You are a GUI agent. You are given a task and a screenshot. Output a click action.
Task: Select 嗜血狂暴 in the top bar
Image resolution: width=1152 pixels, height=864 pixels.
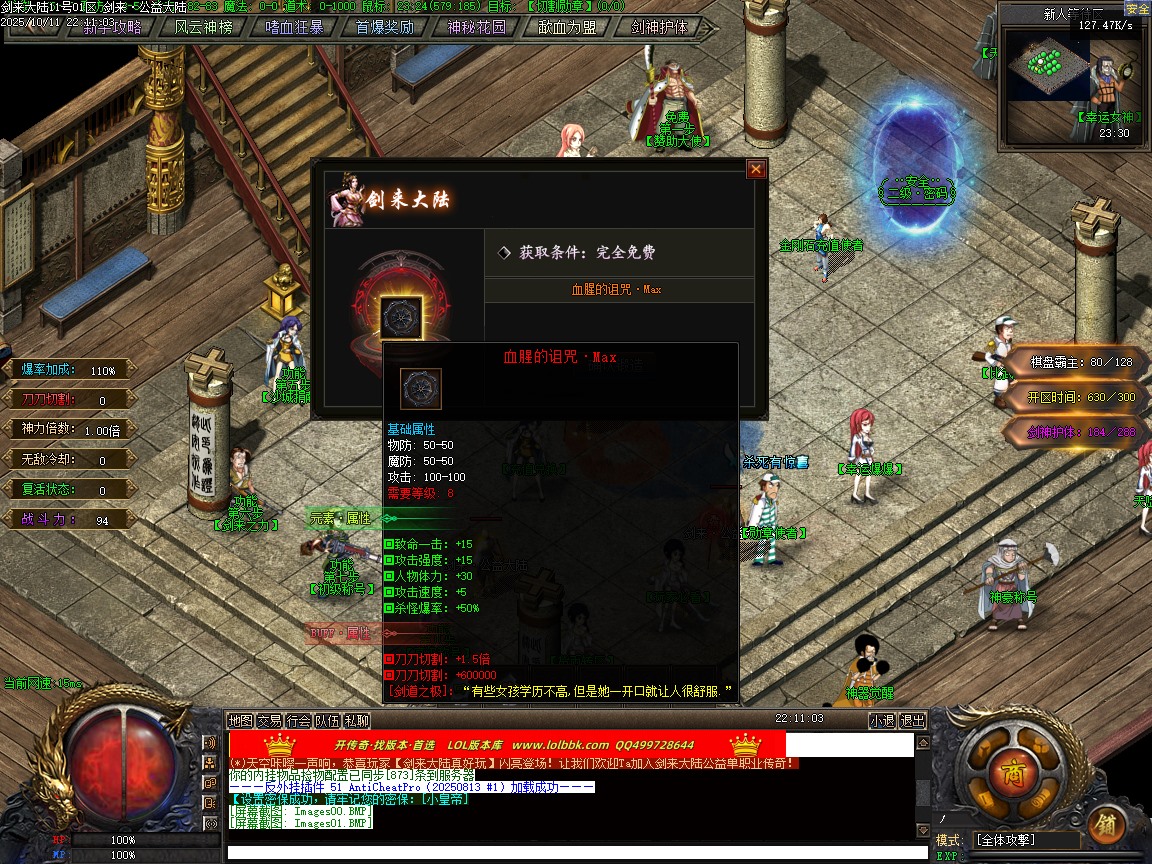[x=295, y=28]
